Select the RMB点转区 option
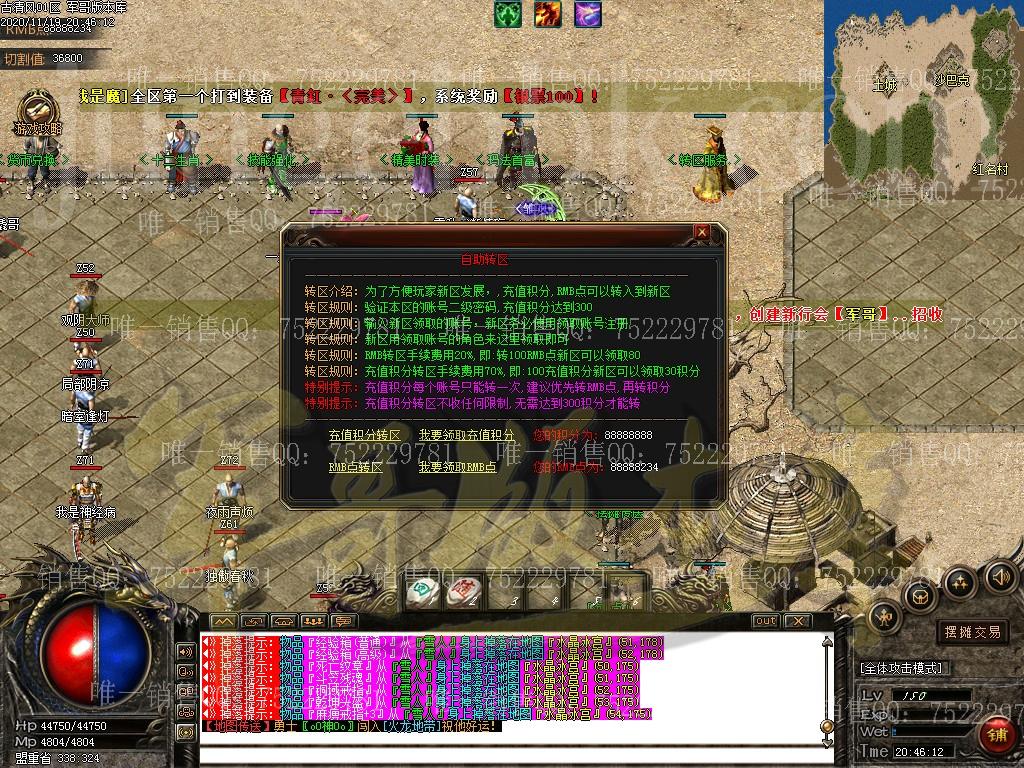Viewport: 1024px width, 768px height. point(356,467)
